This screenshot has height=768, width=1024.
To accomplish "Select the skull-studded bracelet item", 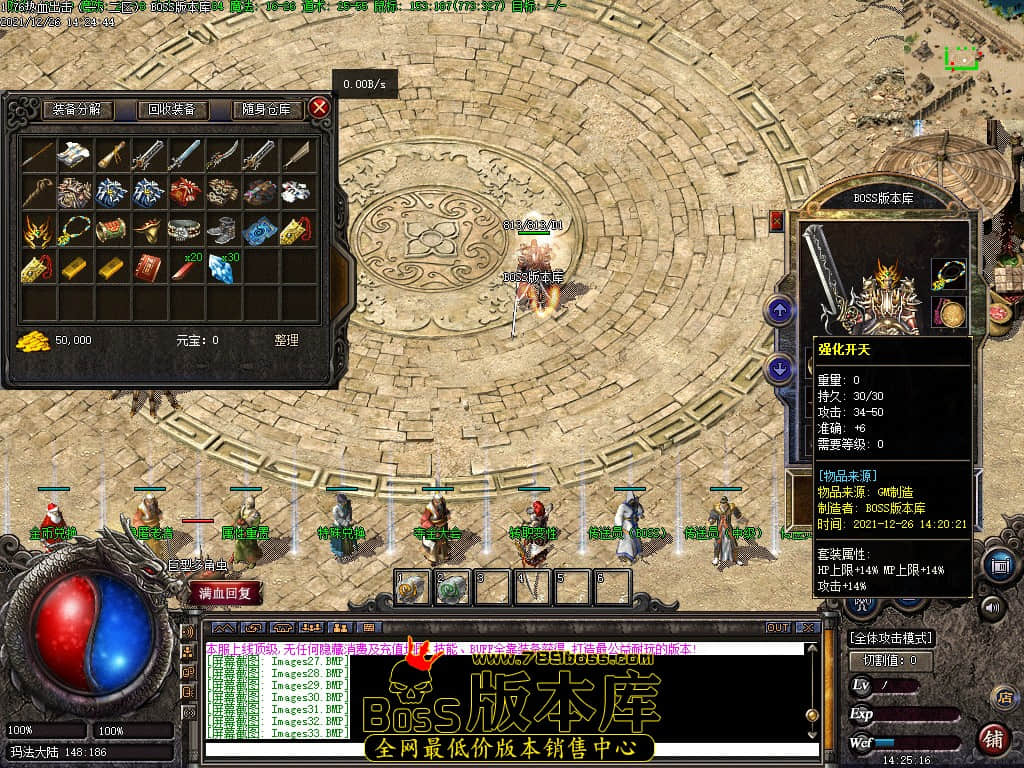I will pos(185,230).
